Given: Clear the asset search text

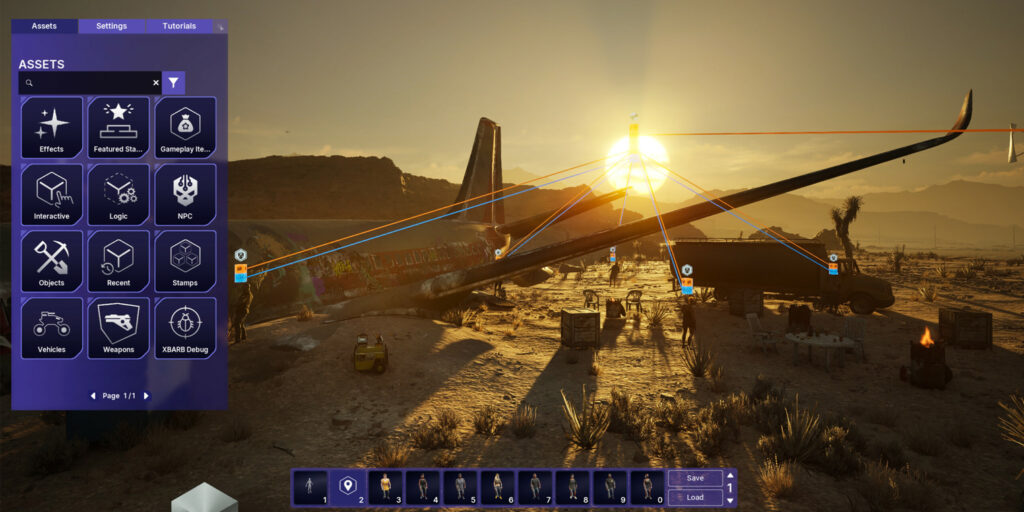Looking at the screenshot, I should click(x=155, y=83).
